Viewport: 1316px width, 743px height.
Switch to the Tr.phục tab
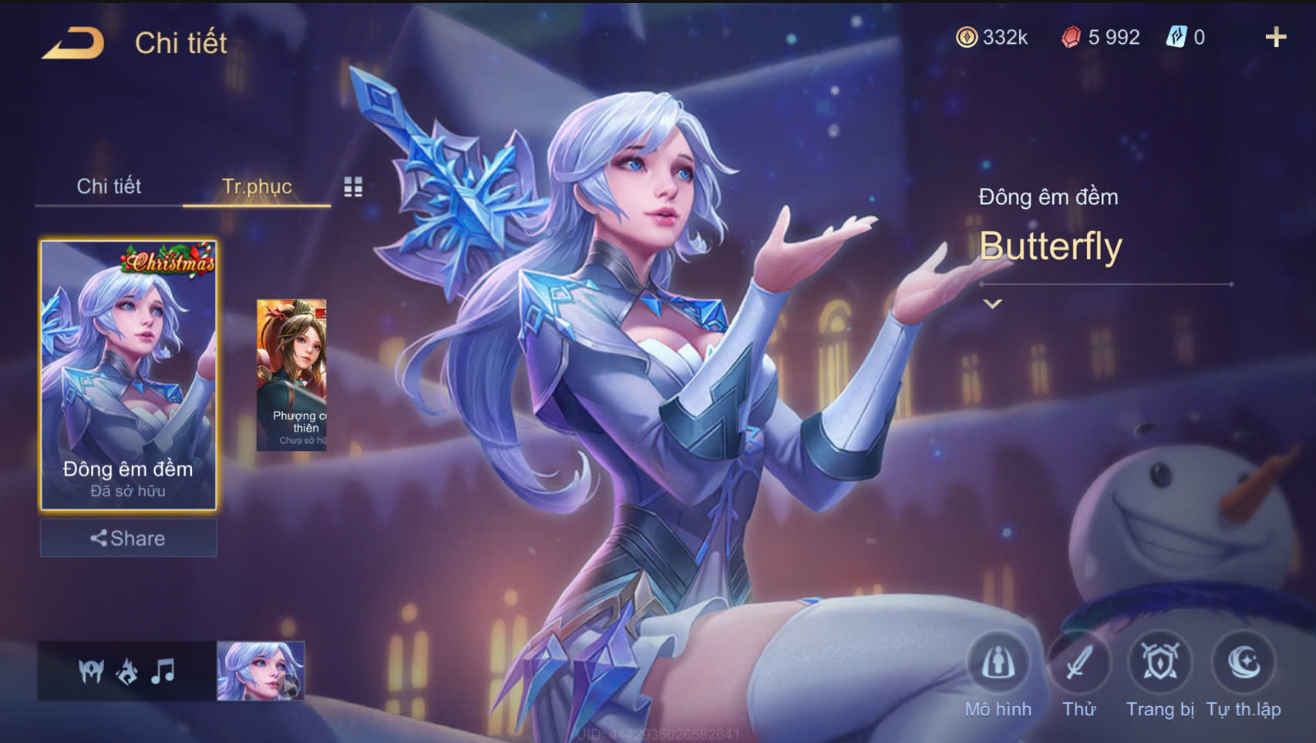pyautogui.click(x=256, y=186)
